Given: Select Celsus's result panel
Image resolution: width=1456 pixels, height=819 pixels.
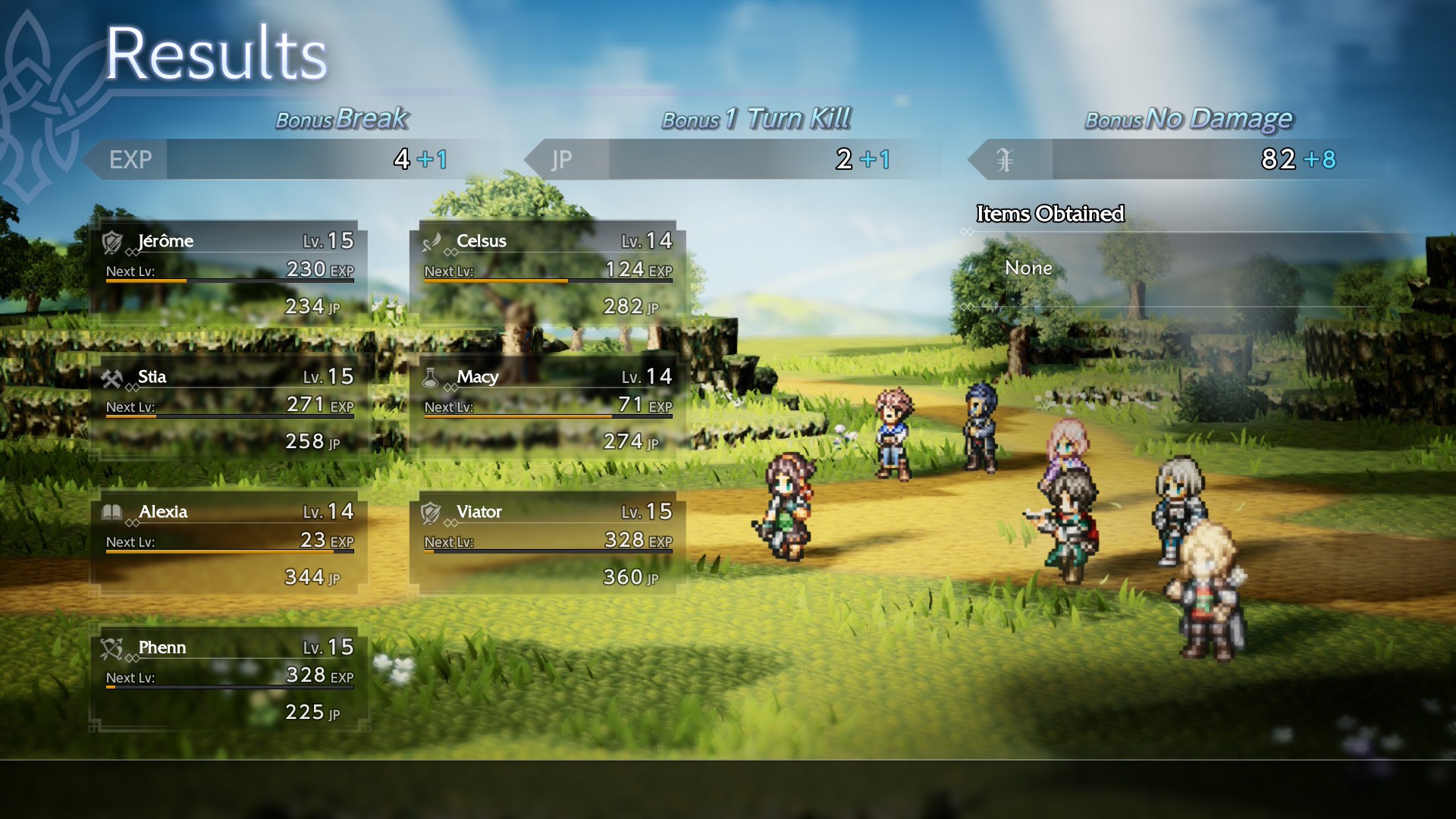Looking at the screenshot, I should point(548,273).
